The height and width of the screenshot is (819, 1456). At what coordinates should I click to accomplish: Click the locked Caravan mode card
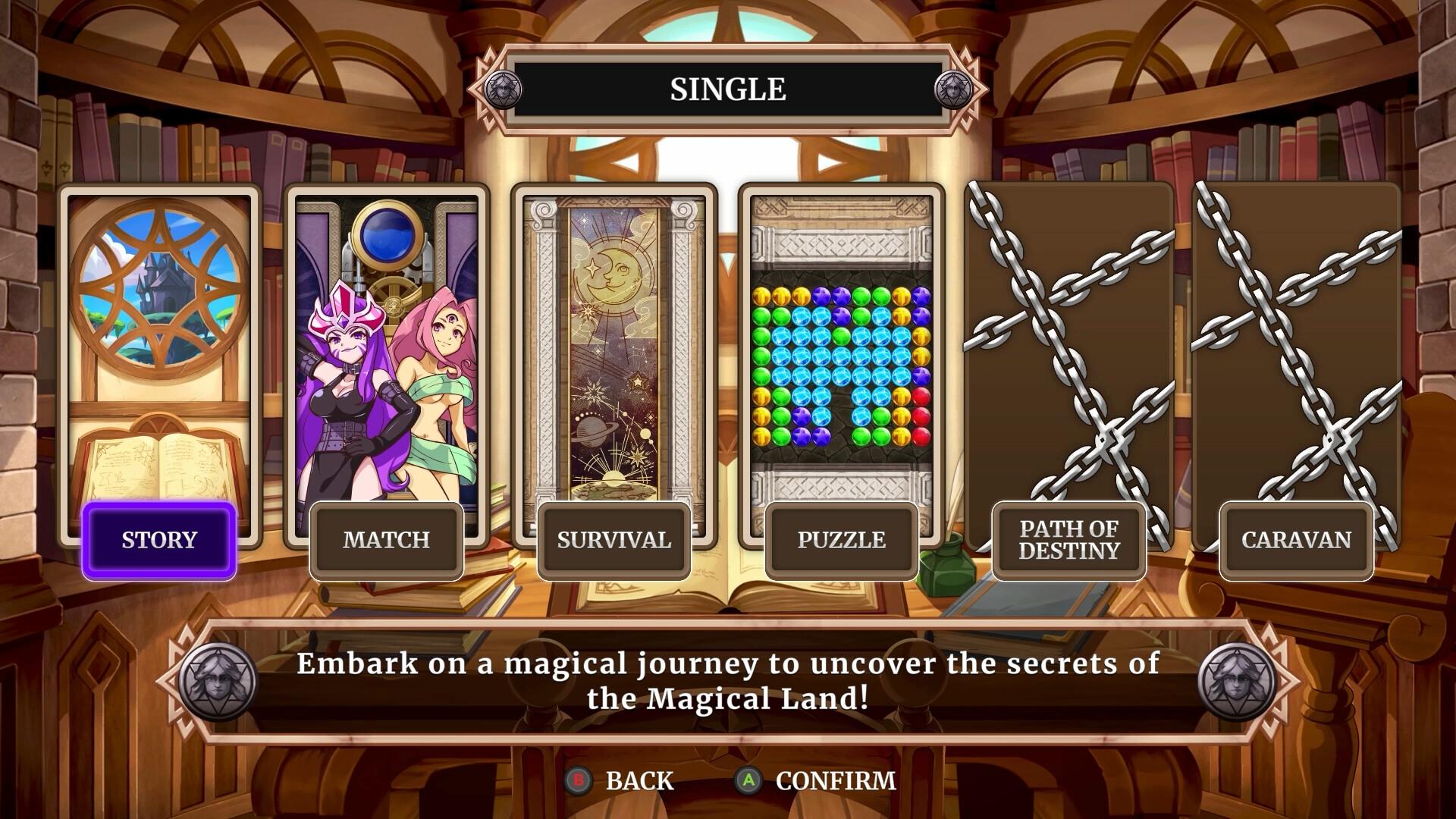(x=1295, y=341)
